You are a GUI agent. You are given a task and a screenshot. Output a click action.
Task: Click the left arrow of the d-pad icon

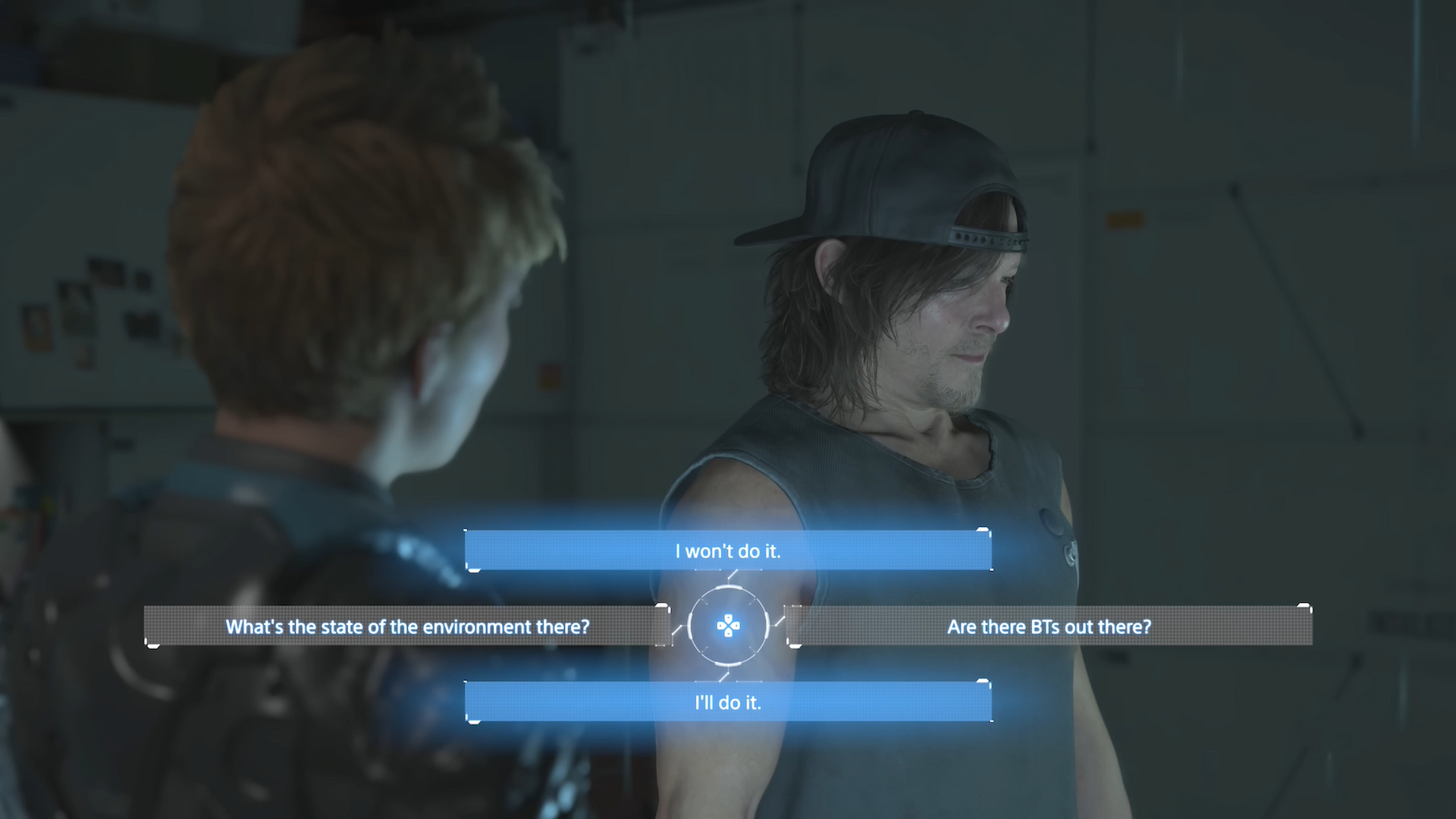720,626
